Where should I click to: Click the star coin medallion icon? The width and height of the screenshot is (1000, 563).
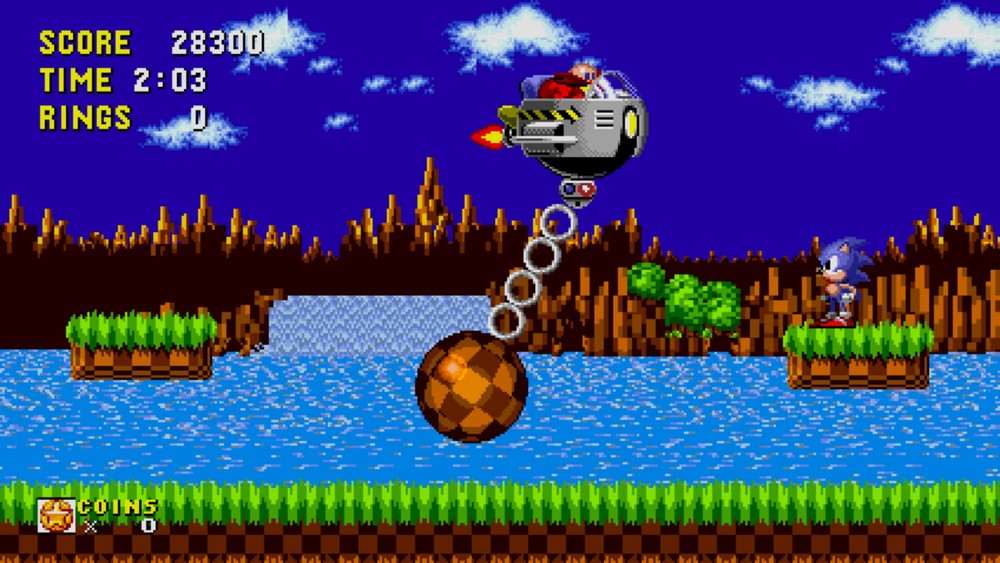pyautogui.click(x=56, y=515)
